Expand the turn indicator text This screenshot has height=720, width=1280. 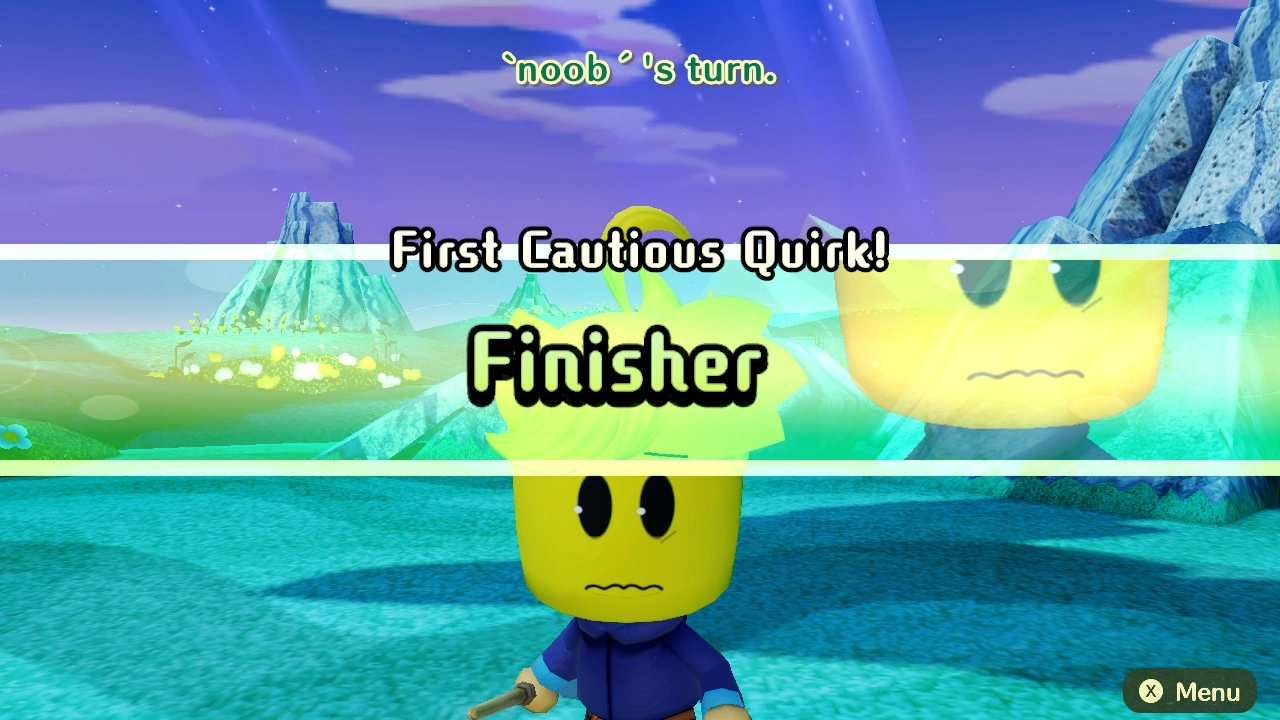[640, 70]
